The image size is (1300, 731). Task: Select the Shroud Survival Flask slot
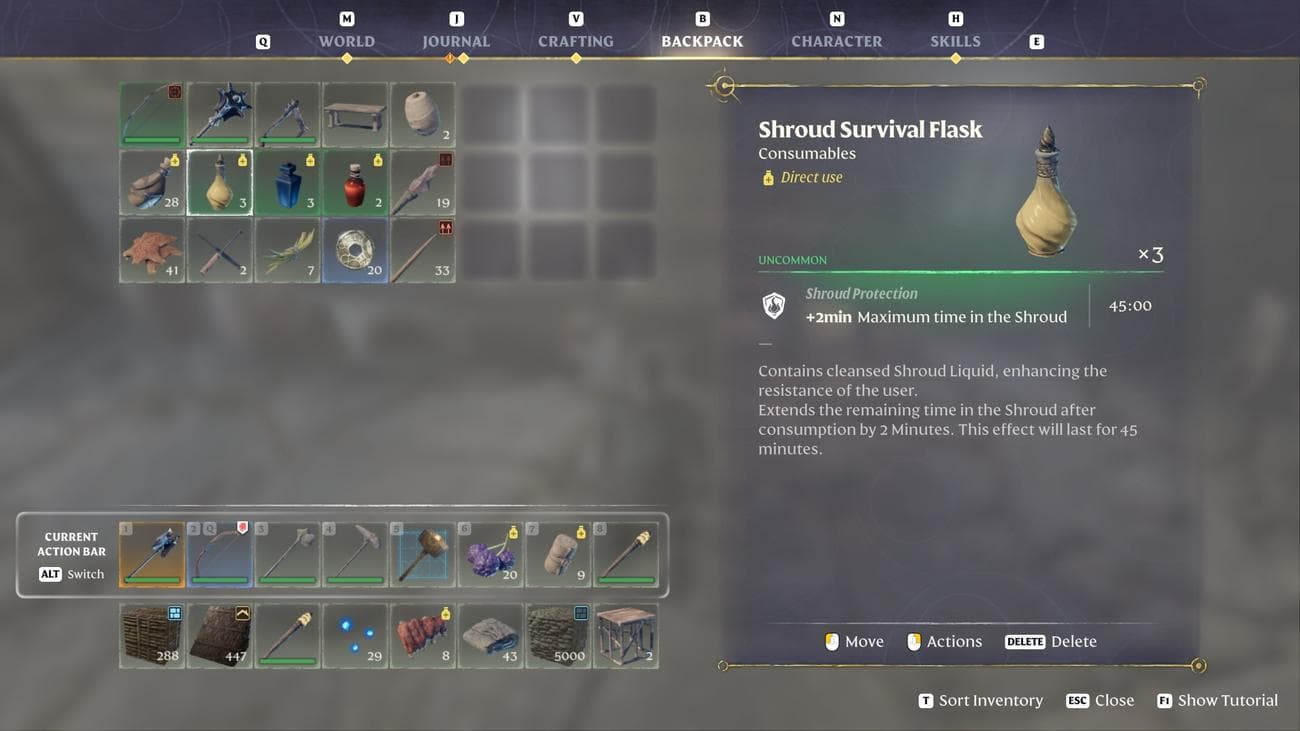coord(220,183)
